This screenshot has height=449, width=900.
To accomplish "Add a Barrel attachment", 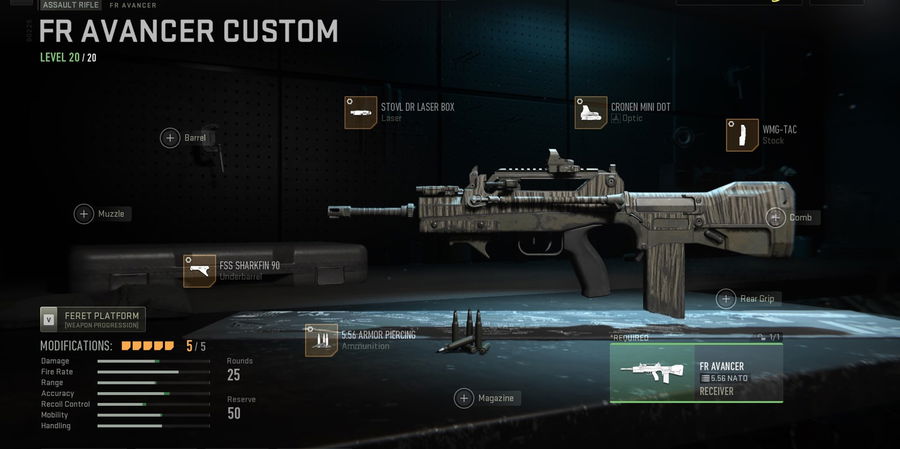I will point(171,138).
